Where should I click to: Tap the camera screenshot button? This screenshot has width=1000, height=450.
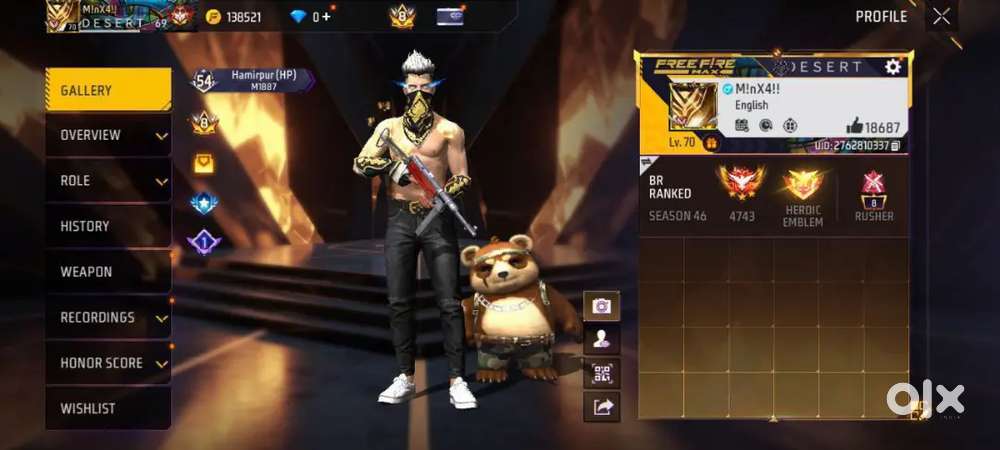coord(602,306)
